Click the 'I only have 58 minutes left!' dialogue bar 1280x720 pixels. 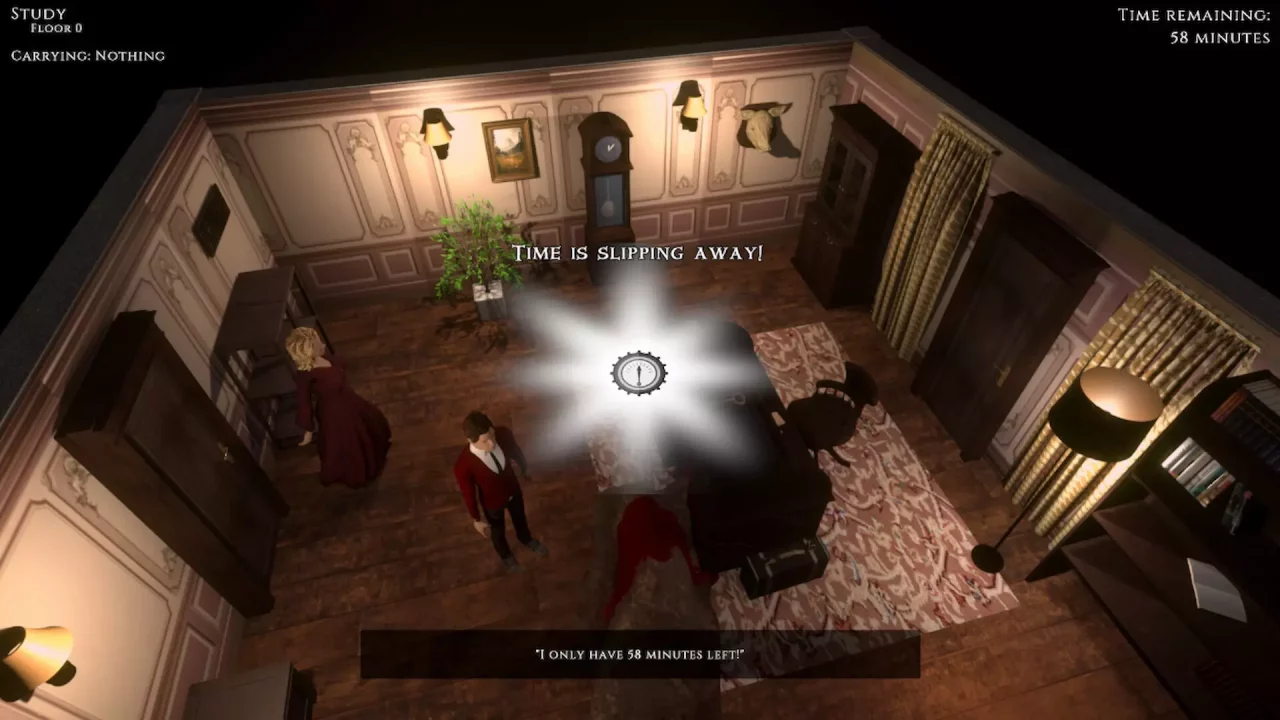[x=640, y=651]
